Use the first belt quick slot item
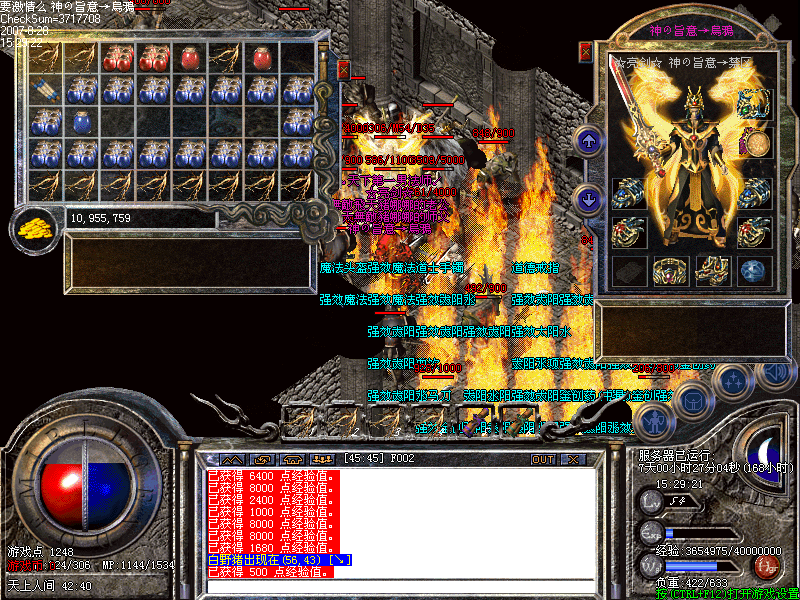 [300, 421]
